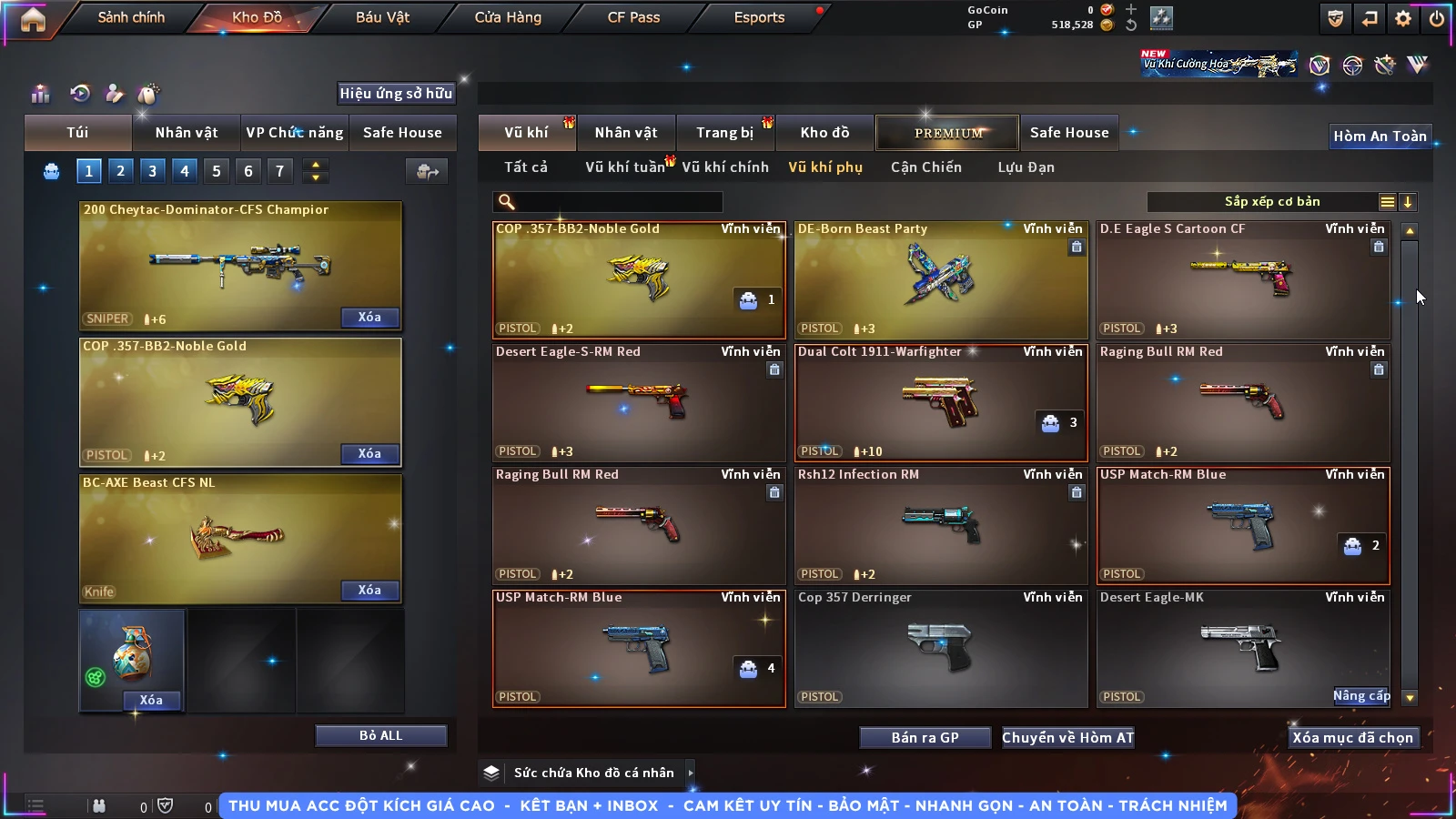Image resolution: width=1456 pixels, height=819 pixels.
Task: Open the Esports tab
Action: click(x=759, y=17)
